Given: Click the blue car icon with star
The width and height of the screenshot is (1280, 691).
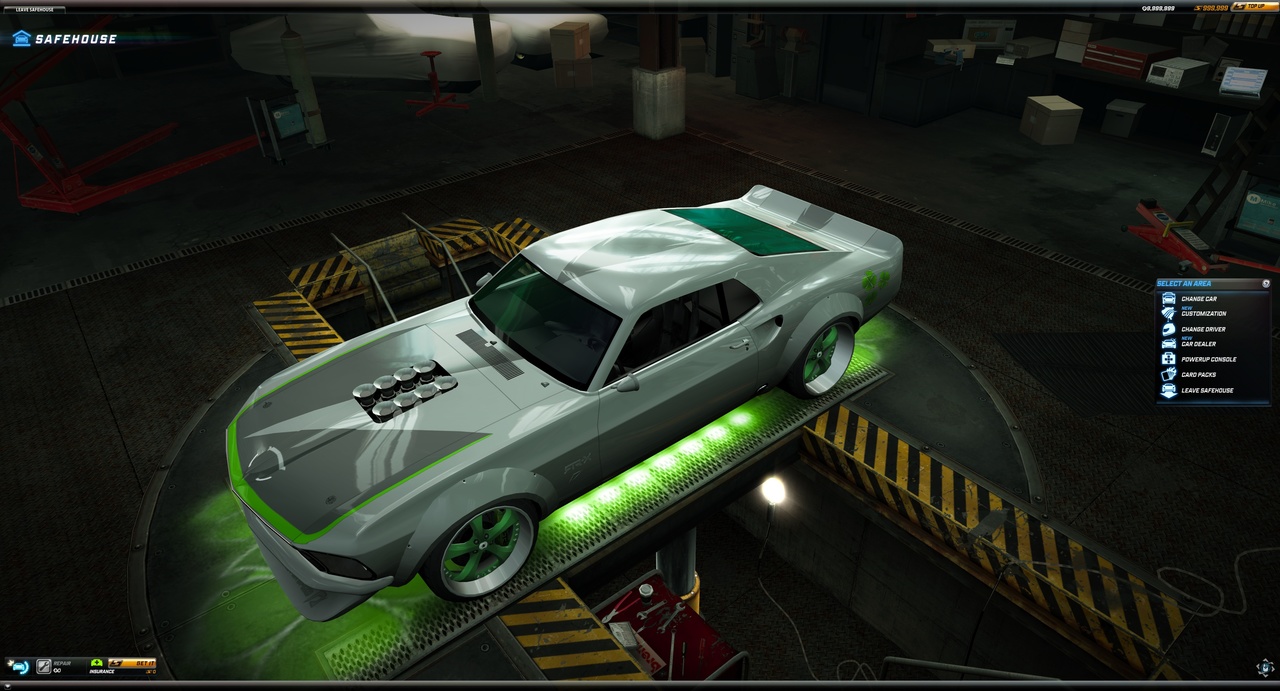Looking at the screenshot, I should point(18,666).
